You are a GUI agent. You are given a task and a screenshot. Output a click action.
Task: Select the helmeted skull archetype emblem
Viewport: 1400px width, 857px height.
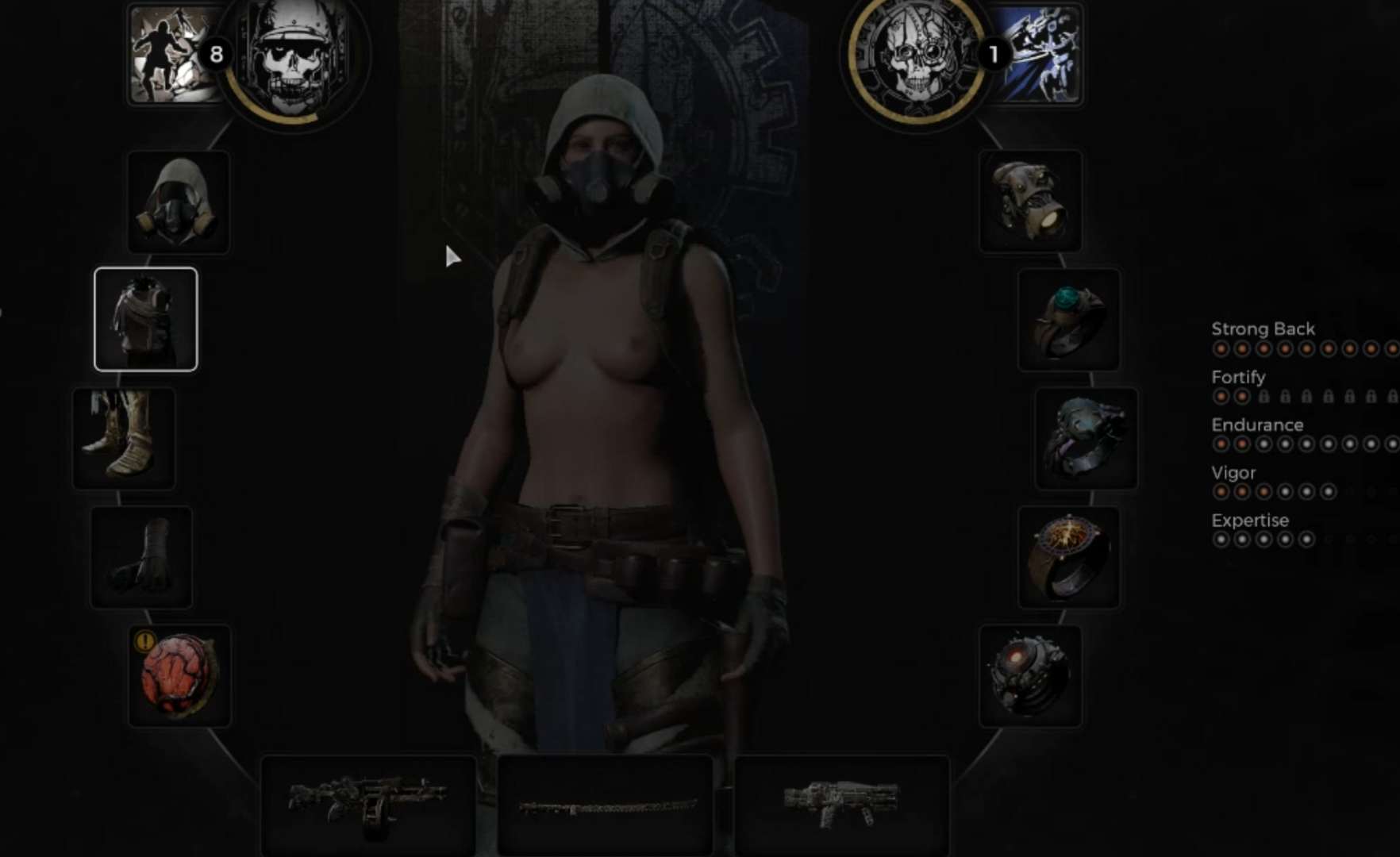[294, 57]
